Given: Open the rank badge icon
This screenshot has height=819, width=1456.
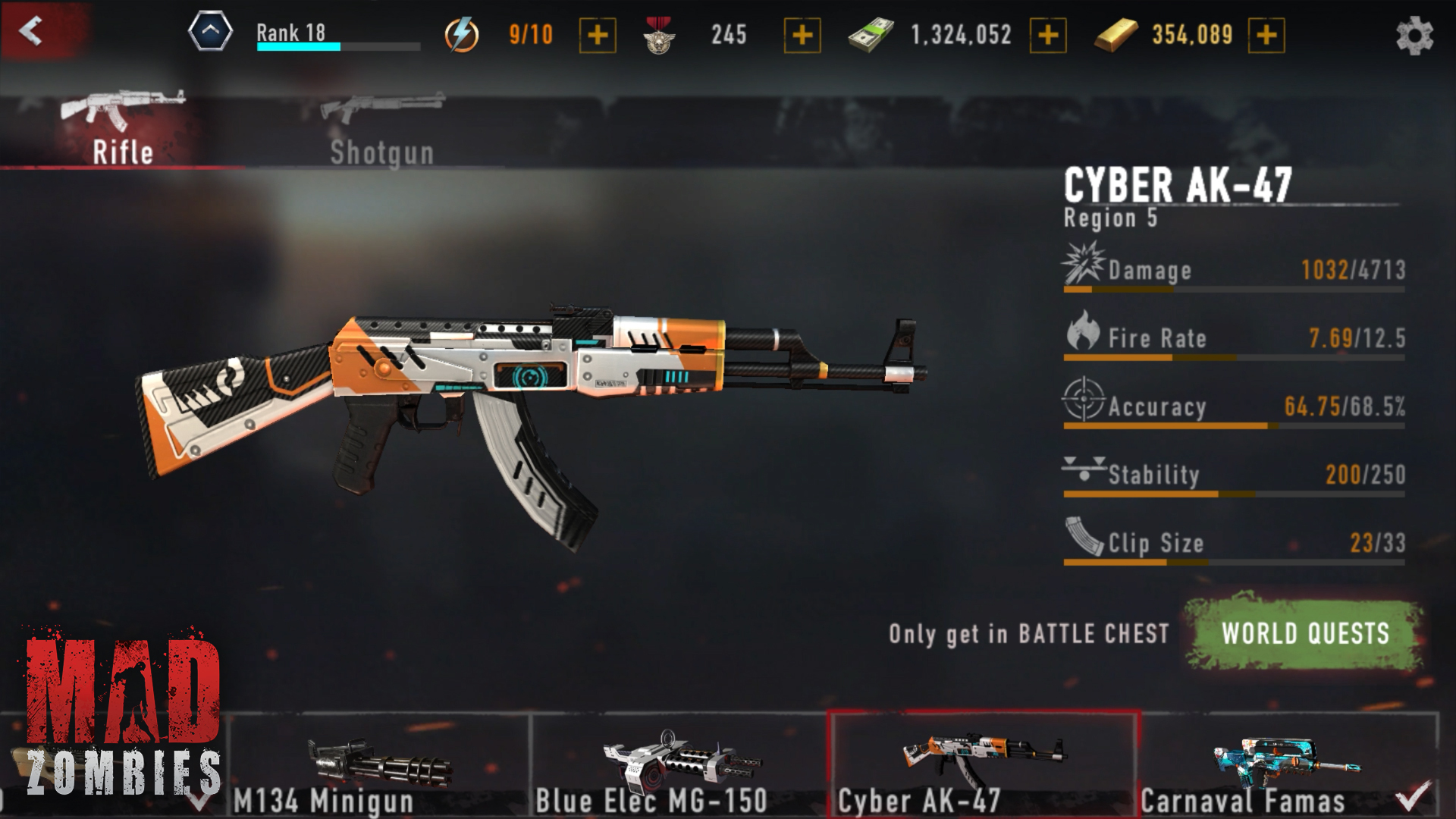Looking at the screenshot, I should 210,32.
